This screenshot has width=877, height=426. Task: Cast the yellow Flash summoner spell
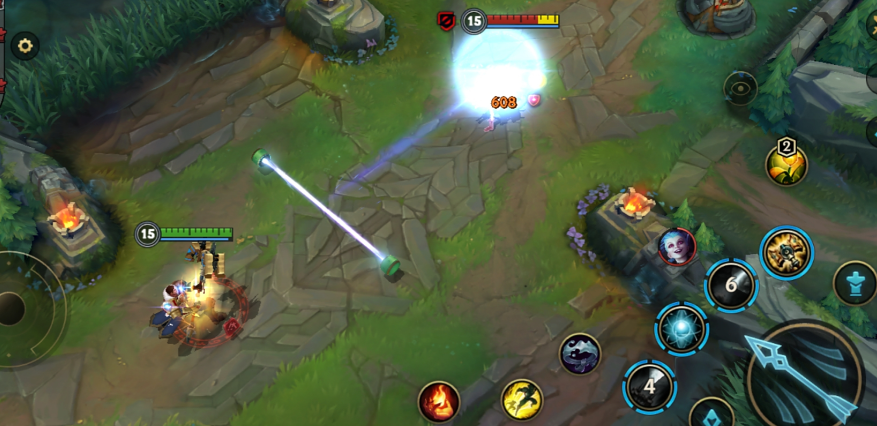pos(521,399)
